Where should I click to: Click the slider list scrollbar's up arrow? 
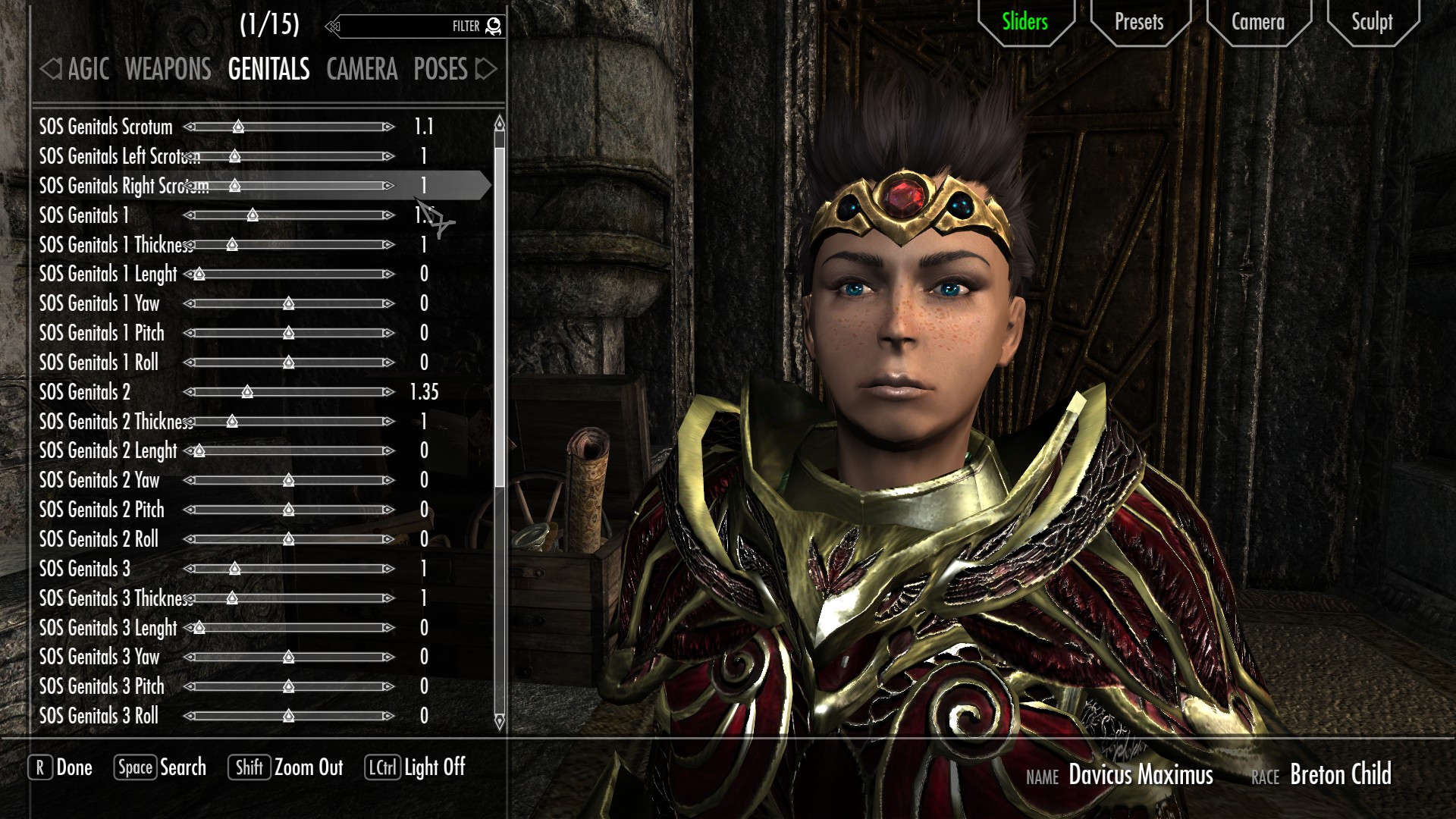pos(499,122)
